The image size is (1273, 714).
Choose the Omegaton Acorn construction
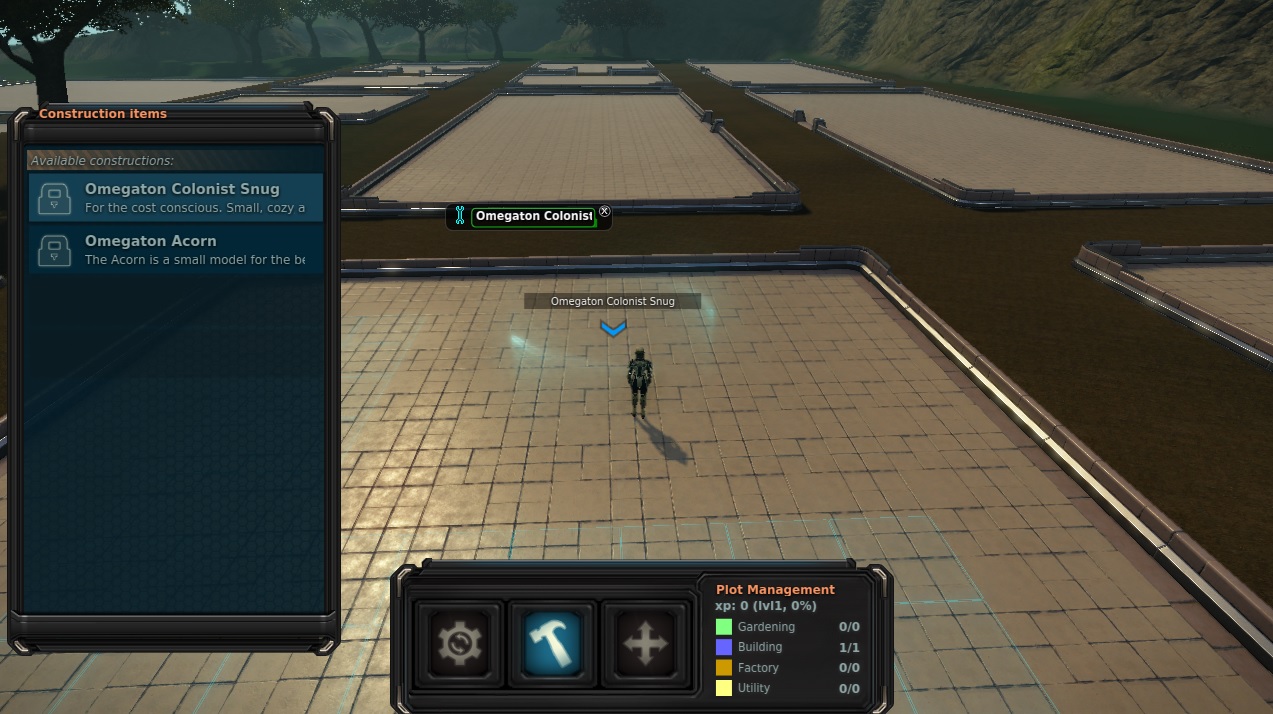click(176, 249)
